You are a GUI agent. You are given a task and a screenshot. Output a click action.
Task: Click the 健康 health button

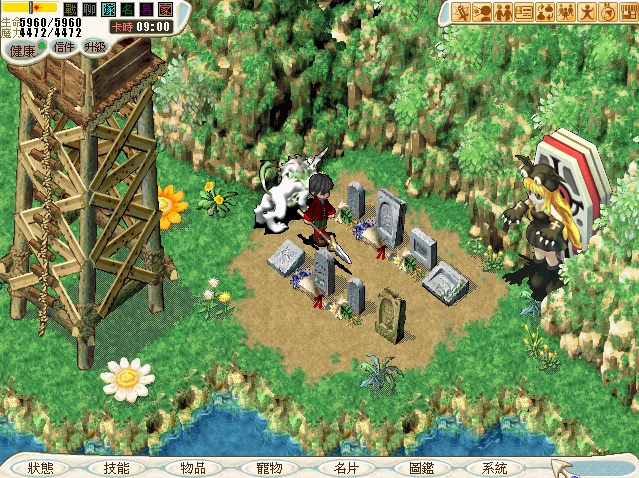[22, 50]
